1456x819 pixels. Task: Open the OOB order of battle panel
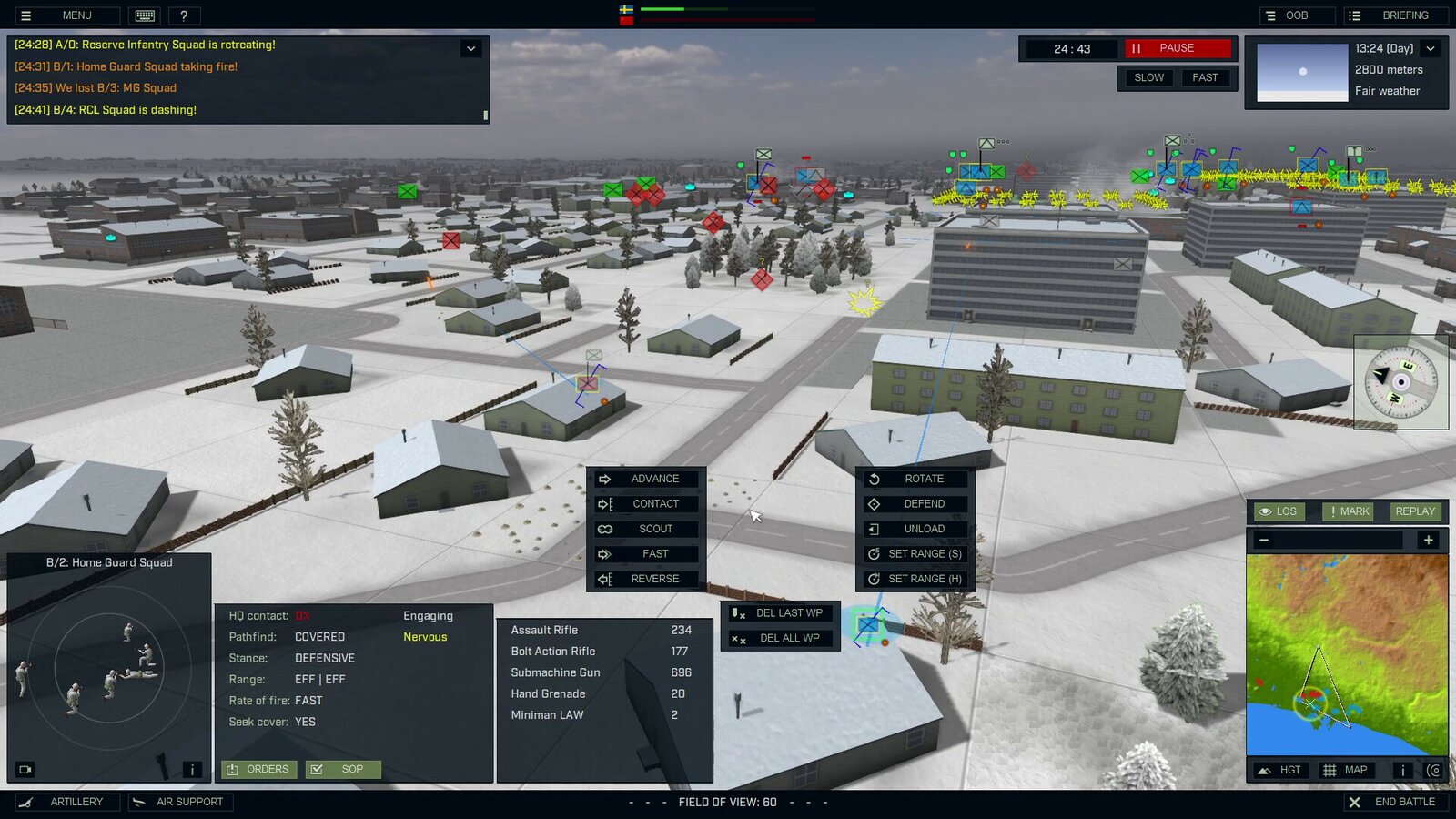pos(1296,15)
